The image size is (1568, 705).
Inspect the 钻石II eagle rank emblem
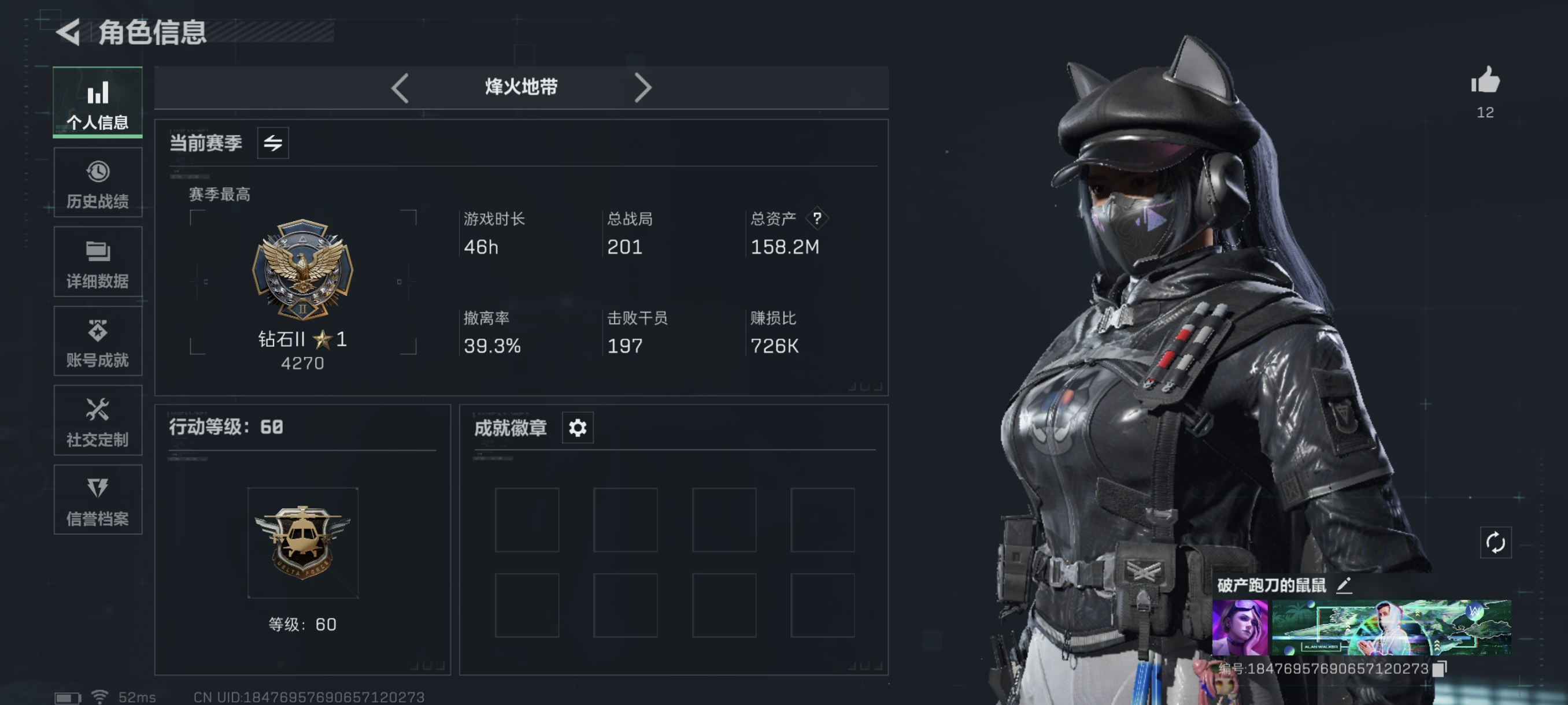point(302,269)
